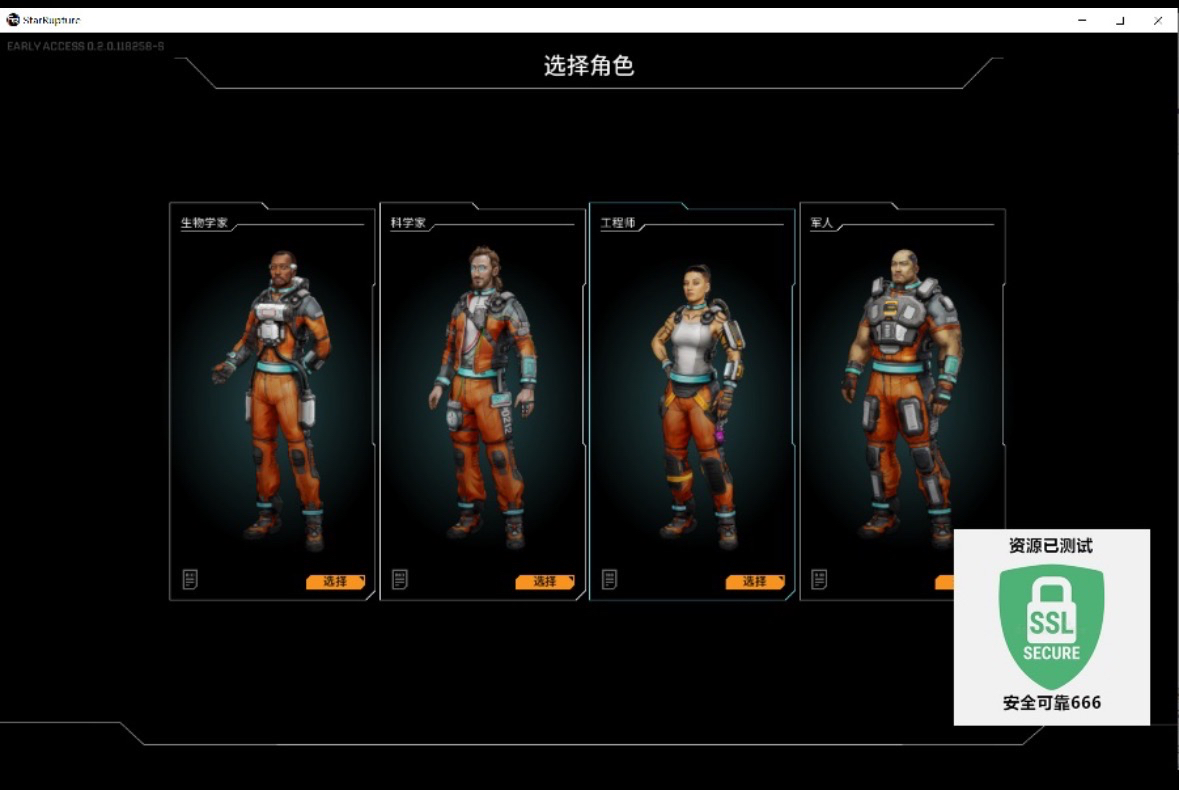This screenshot has width=1179, height=790.
Task: Open the soldier's info document icon
Action: coord(819,579)
